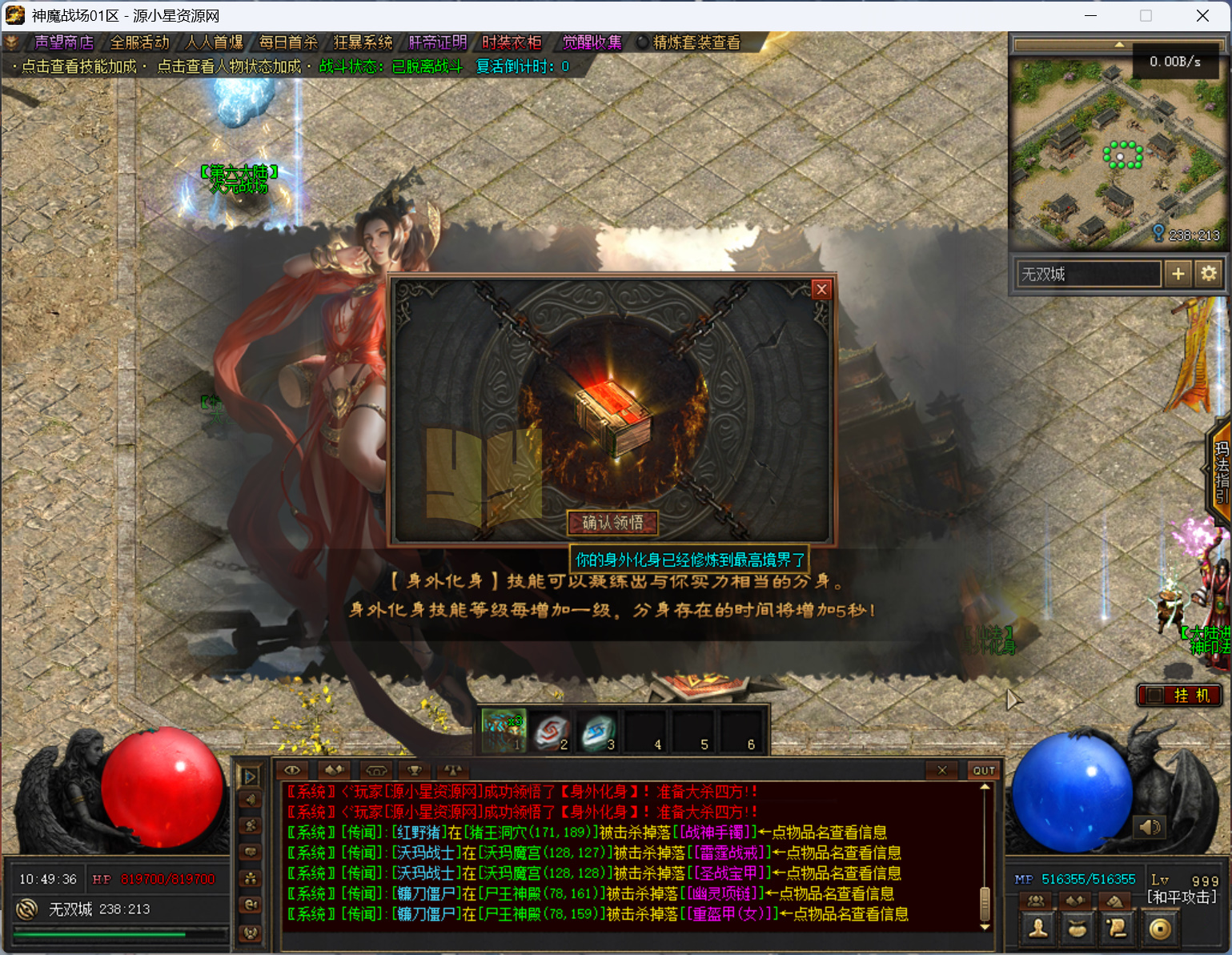Click the plus button beside 无双城
This screenshot has width=1232, height=955.
[1178, 274]
